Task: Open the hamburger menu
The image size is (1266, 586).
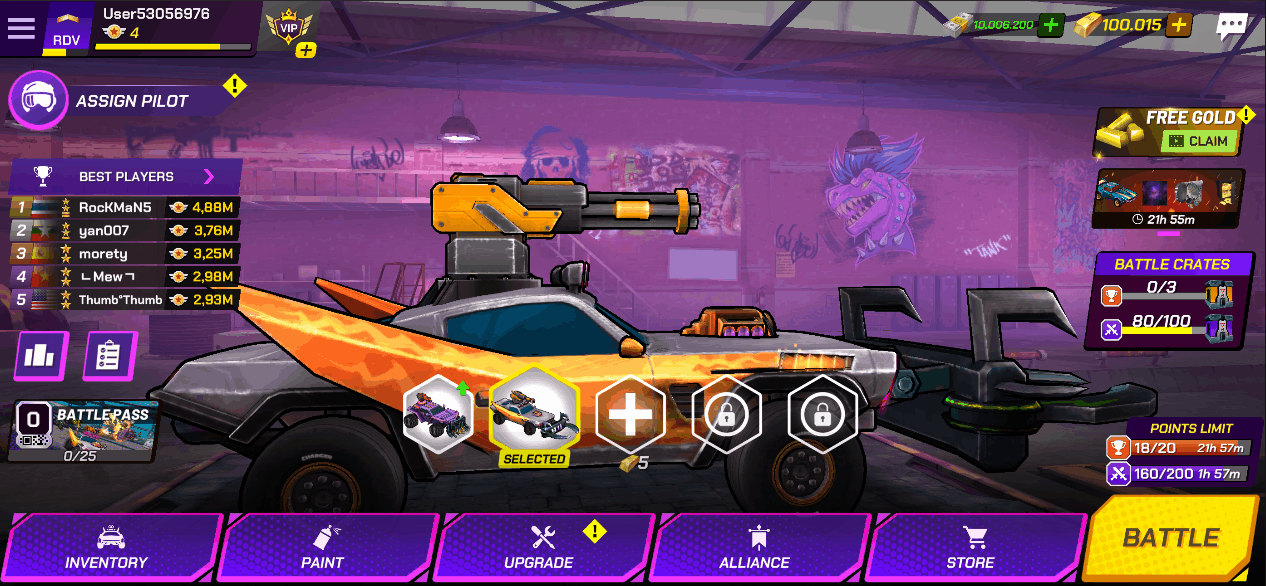Action: tap(21, 28)
